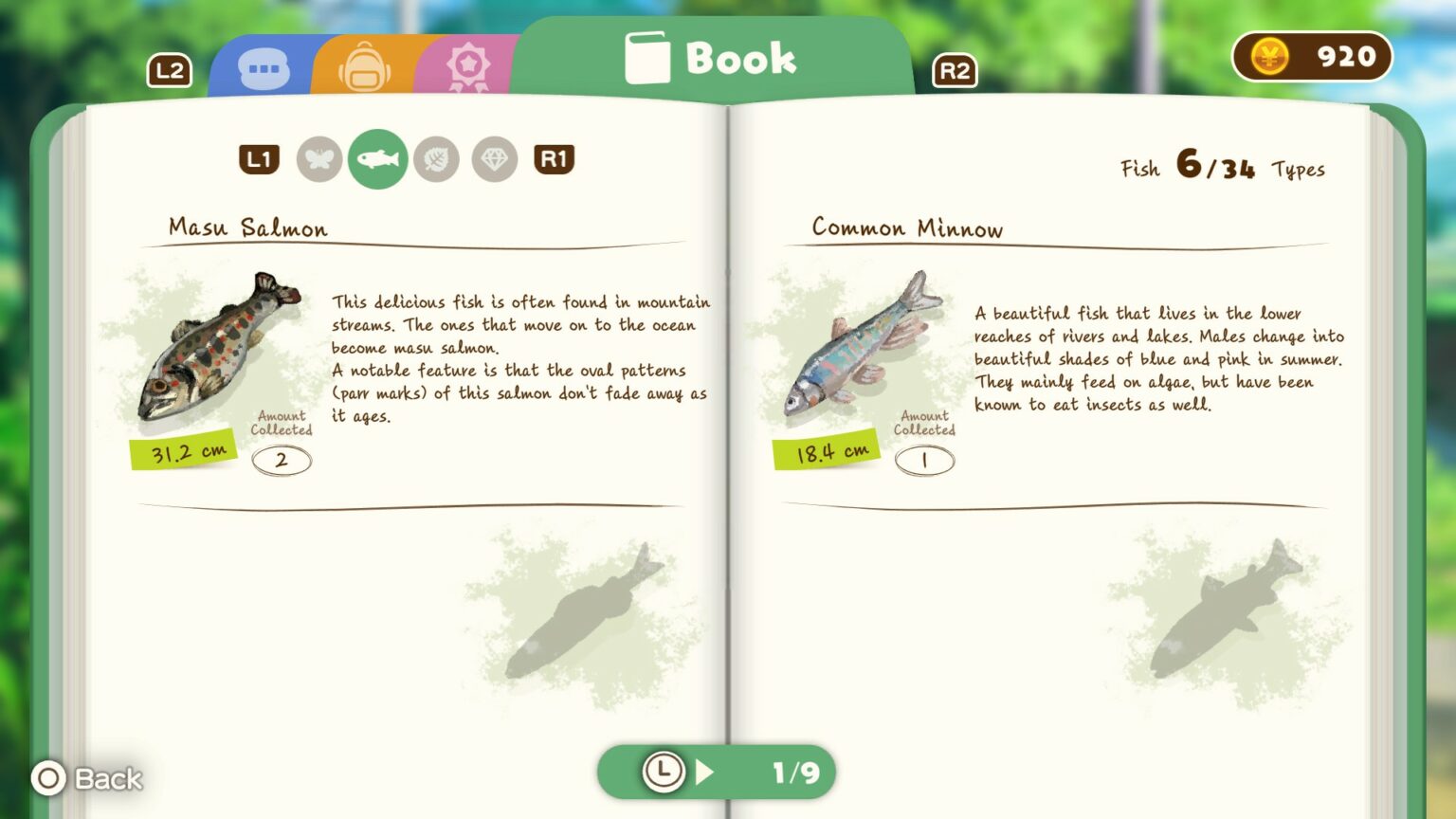Open the gemstone category
The height and width of the screenshot is (819, 1456).
click(x=495, y=159)
